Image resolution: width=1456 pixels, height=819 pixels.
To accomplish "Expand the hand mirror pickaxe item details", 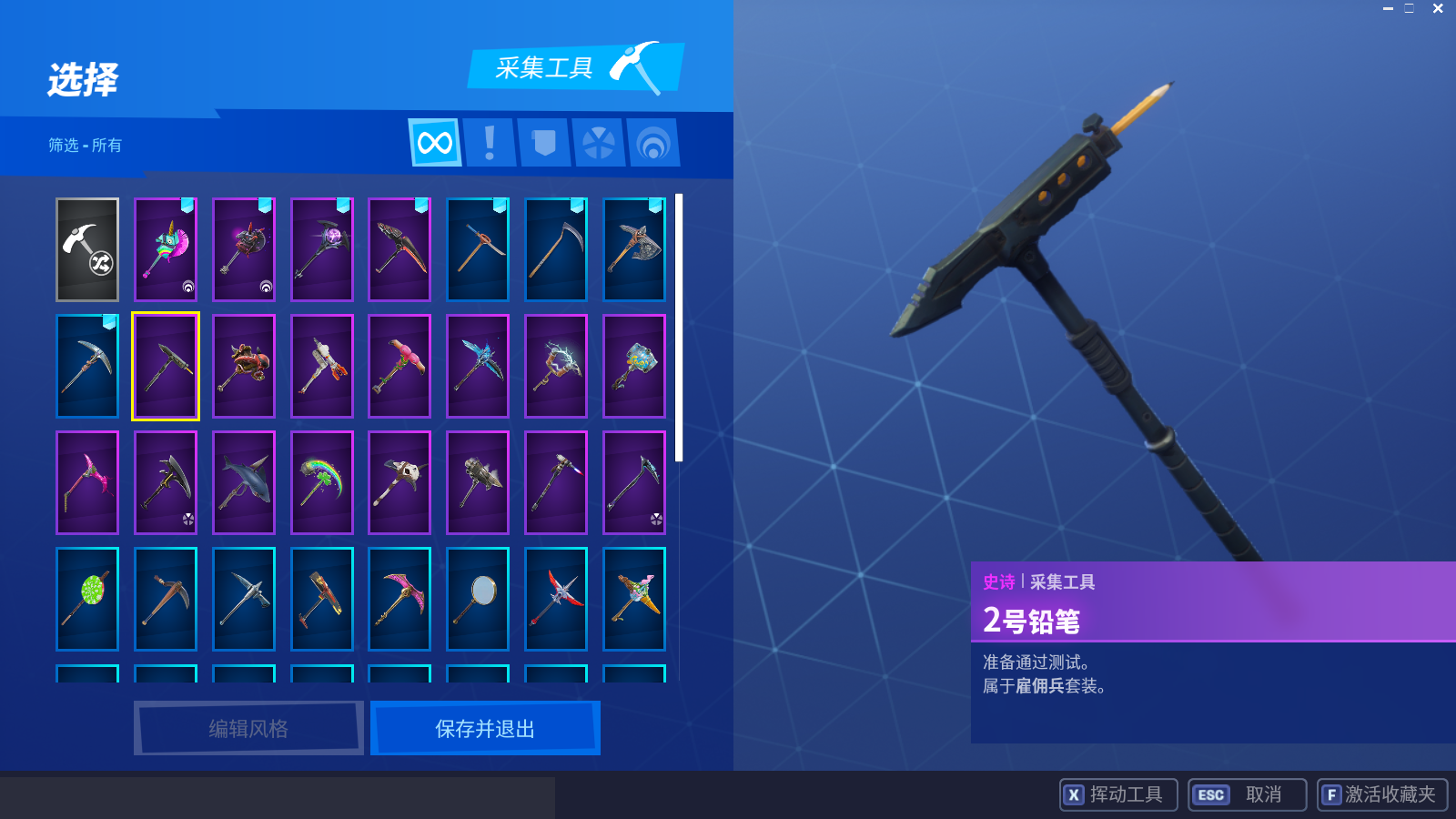I will point(478,599).
